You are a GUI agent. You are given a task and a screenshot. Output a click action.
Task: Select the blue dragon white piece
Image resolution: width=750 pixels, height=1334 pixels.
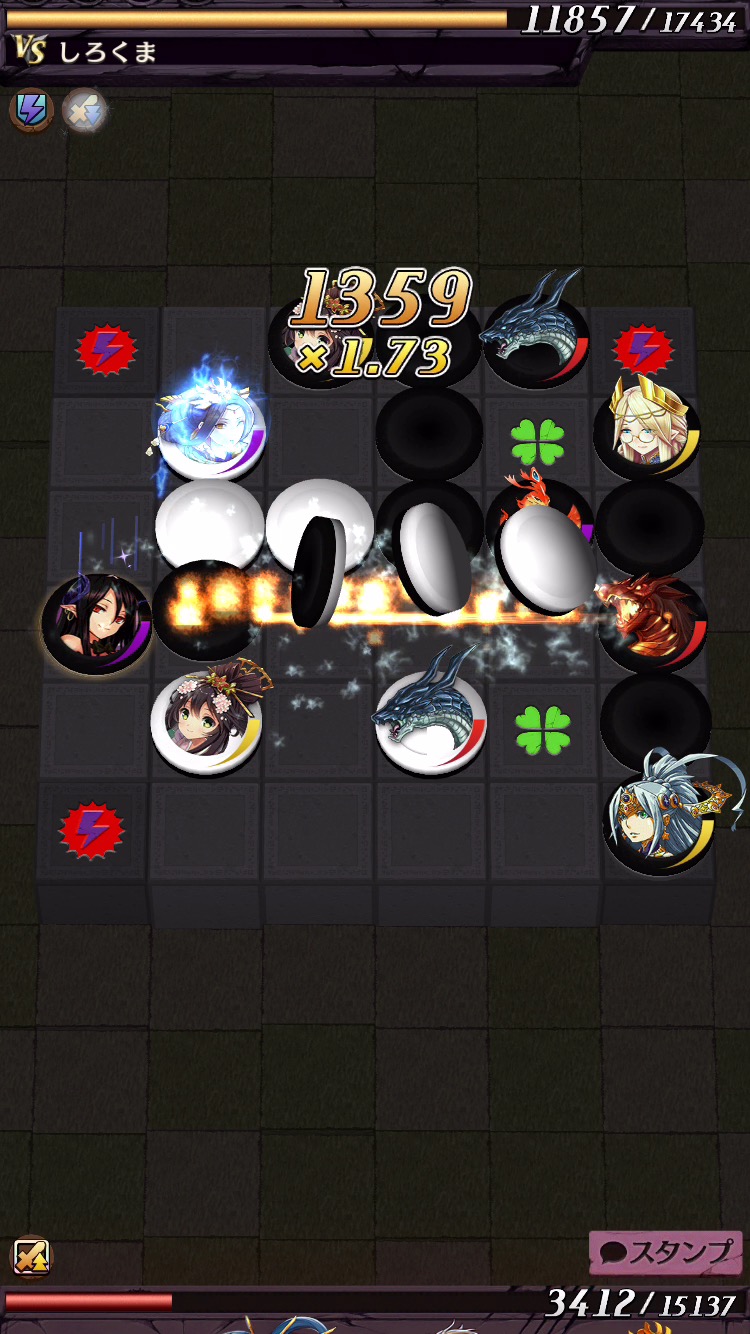430,718
